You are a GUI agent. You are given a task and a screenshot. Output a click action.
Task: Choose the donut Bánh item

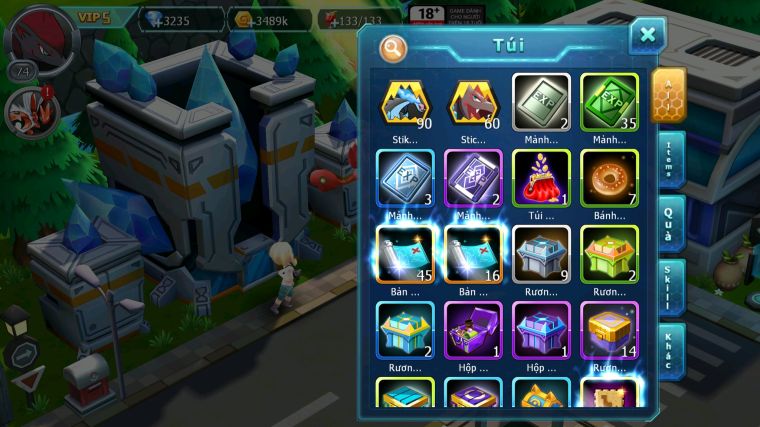coord(609,177)
